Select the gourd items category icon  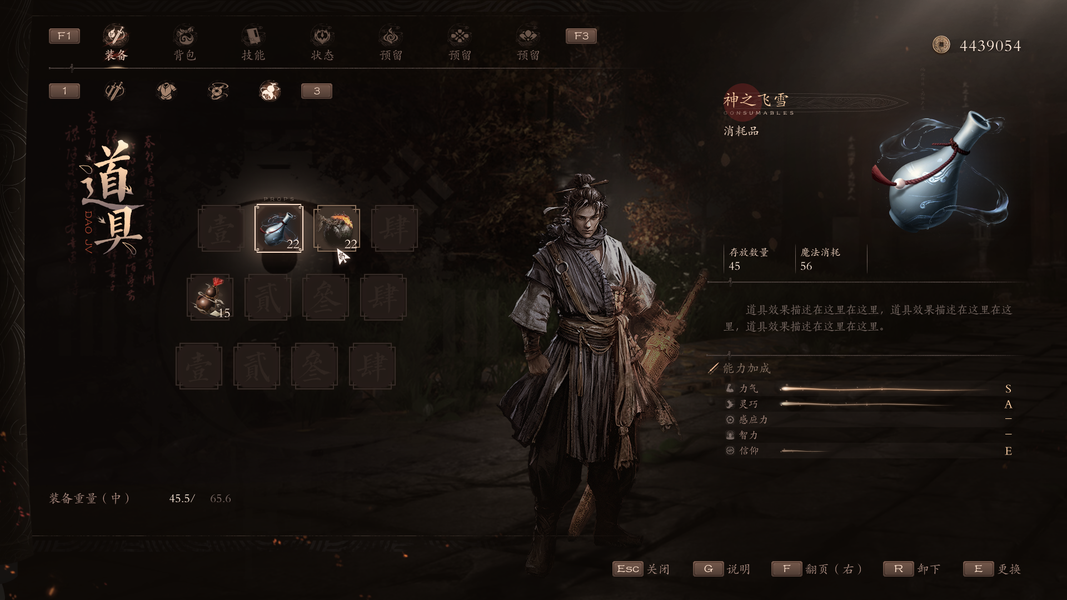pos(269,91)
